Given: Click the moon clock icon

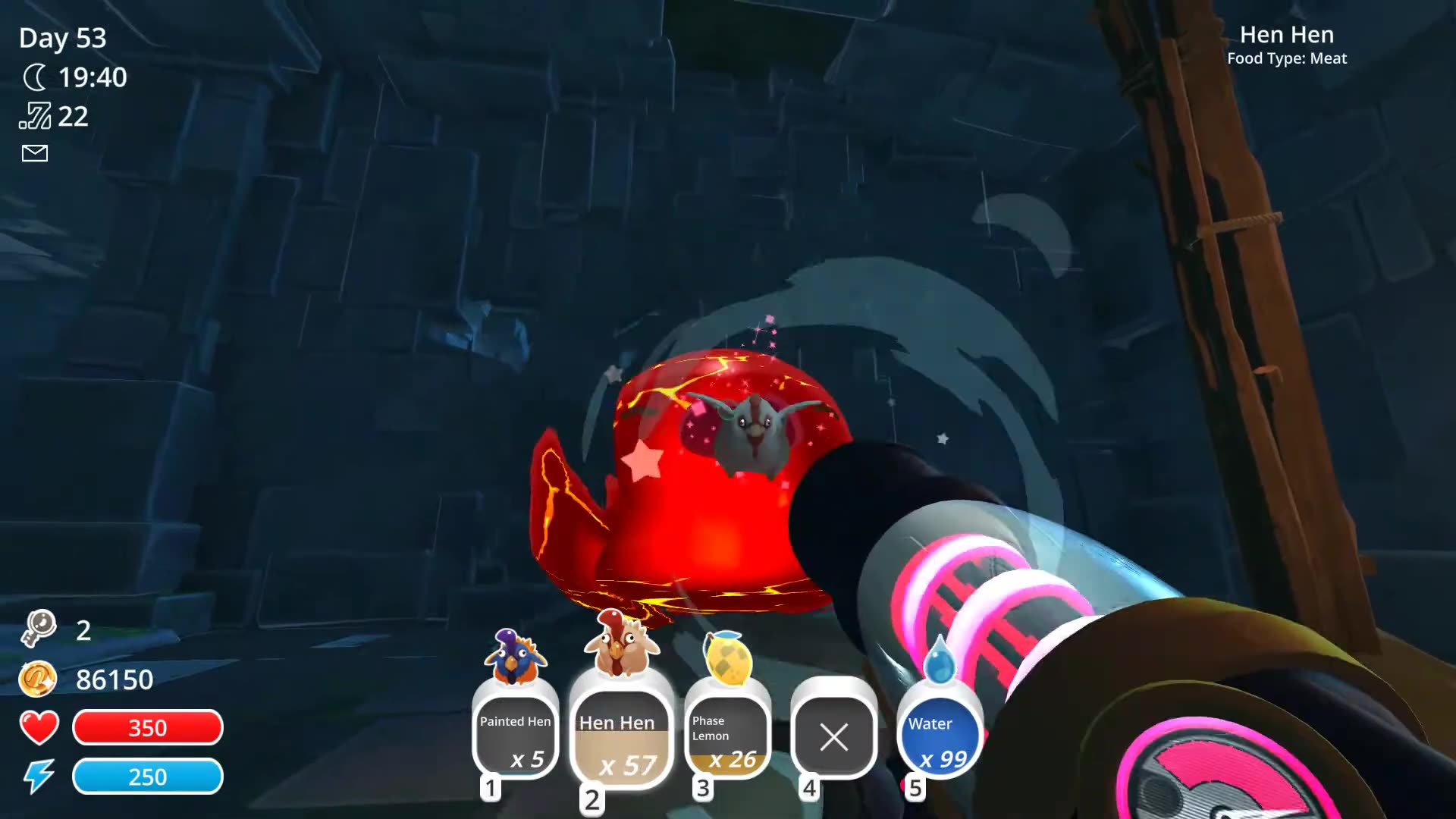Looking at the screenshot, I should click(36, 77).
